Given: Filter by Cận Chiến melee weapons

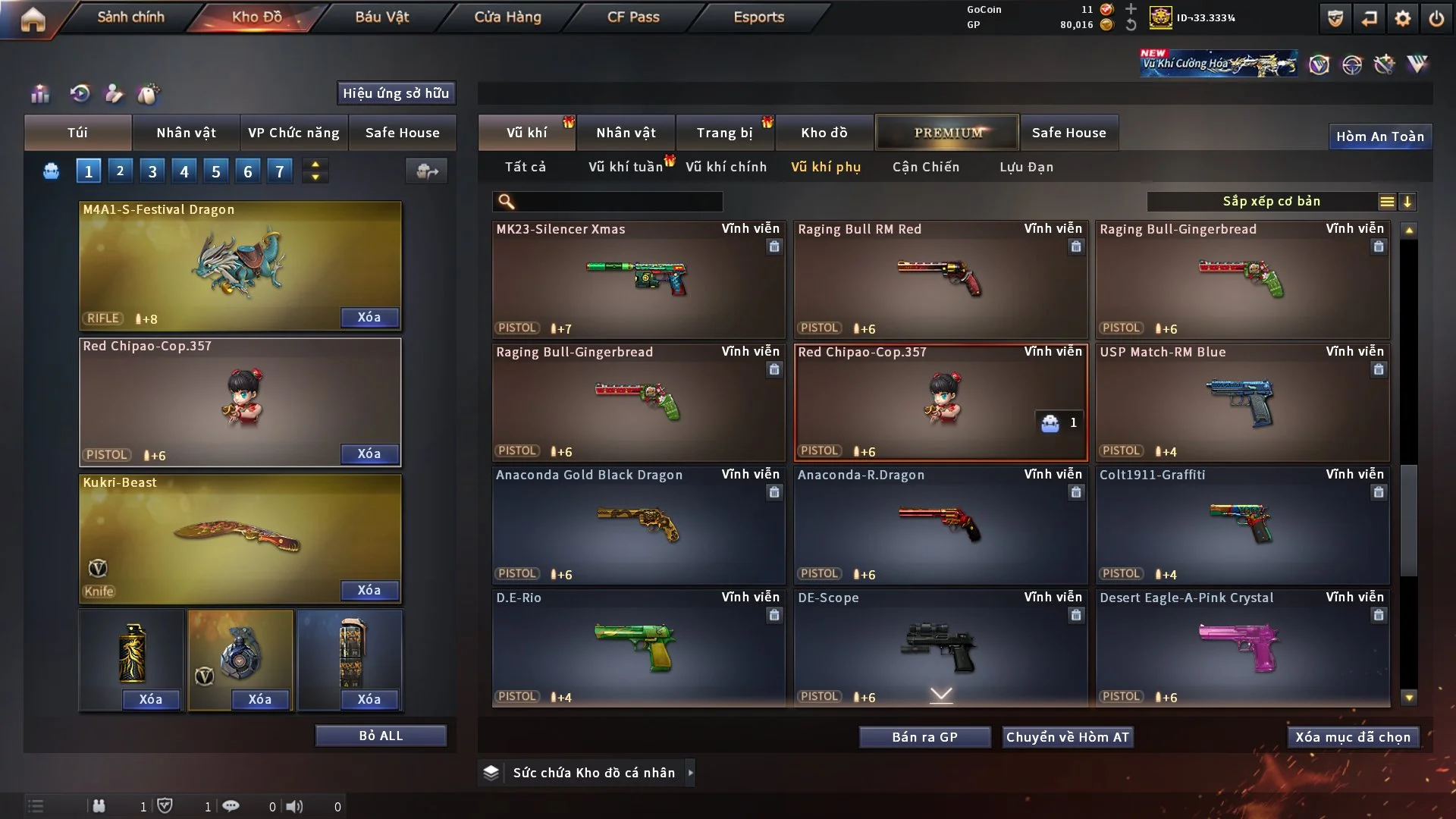Looking at the screenshot, I should pos(925,167).
